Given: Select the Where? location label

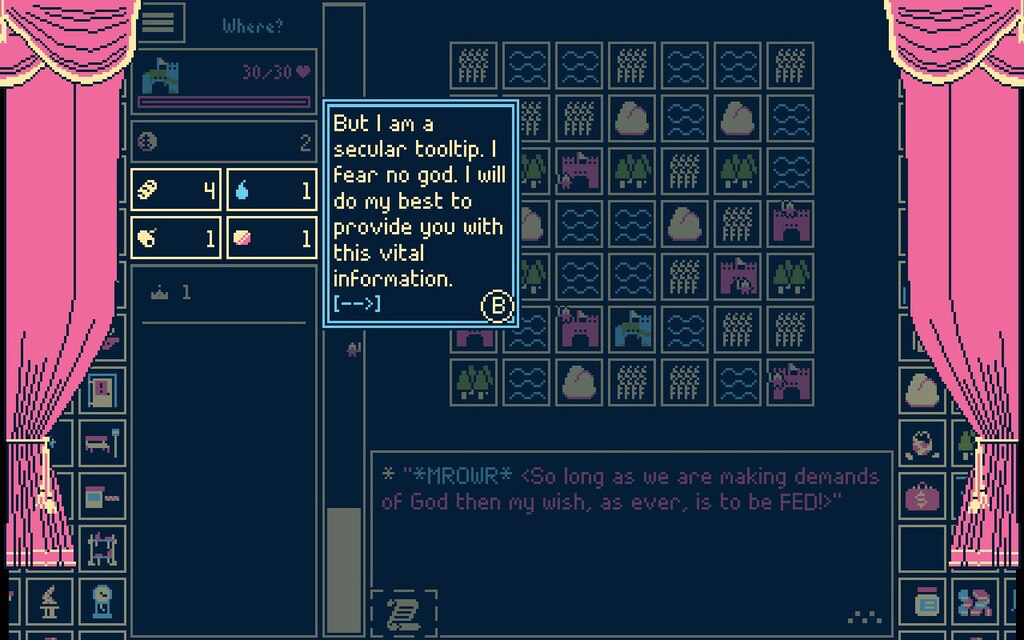Looking at the screenshot, I should point(253,25).
